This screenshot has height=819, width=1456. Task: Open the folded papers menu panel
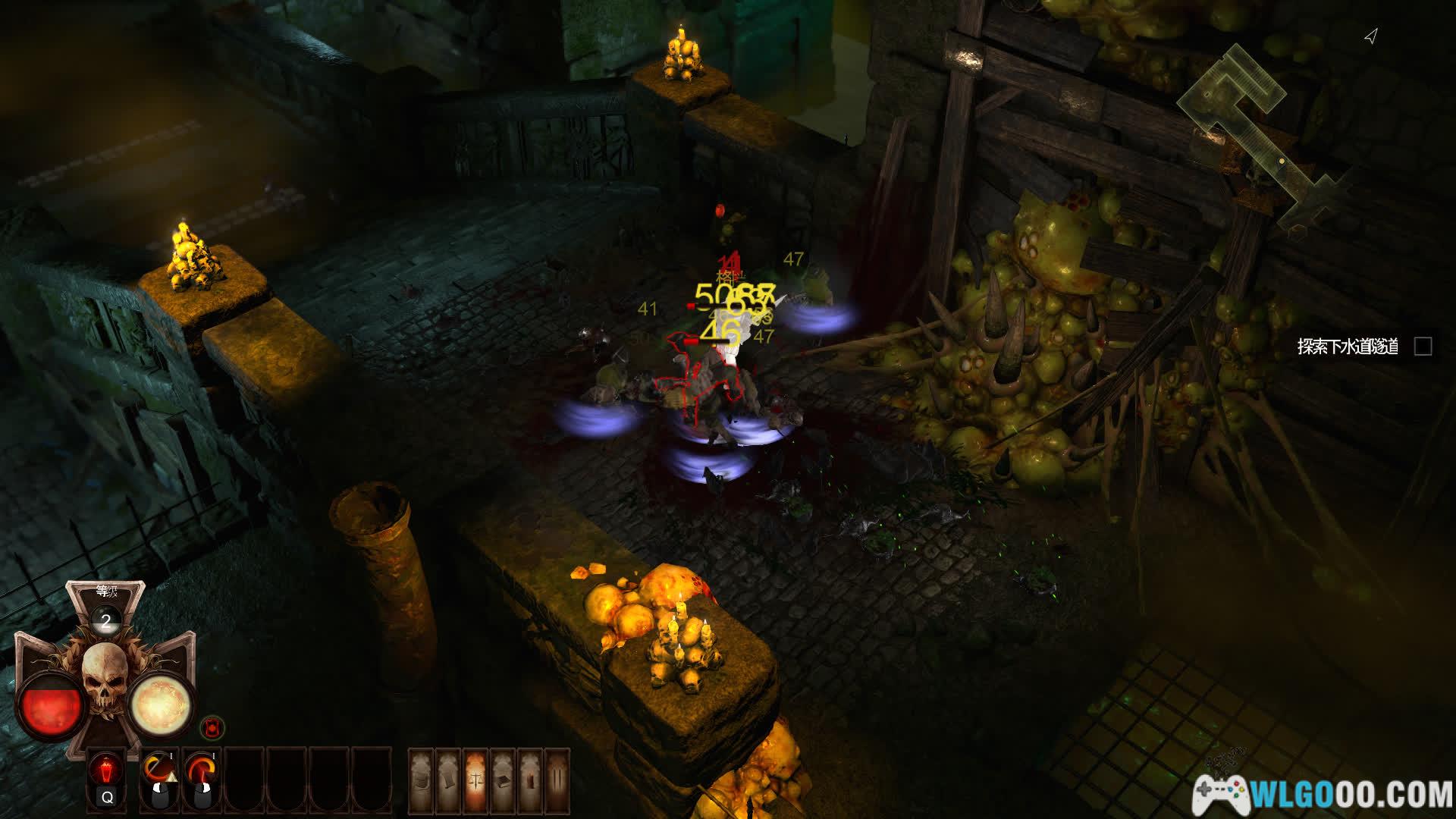[x=422, y=780]
